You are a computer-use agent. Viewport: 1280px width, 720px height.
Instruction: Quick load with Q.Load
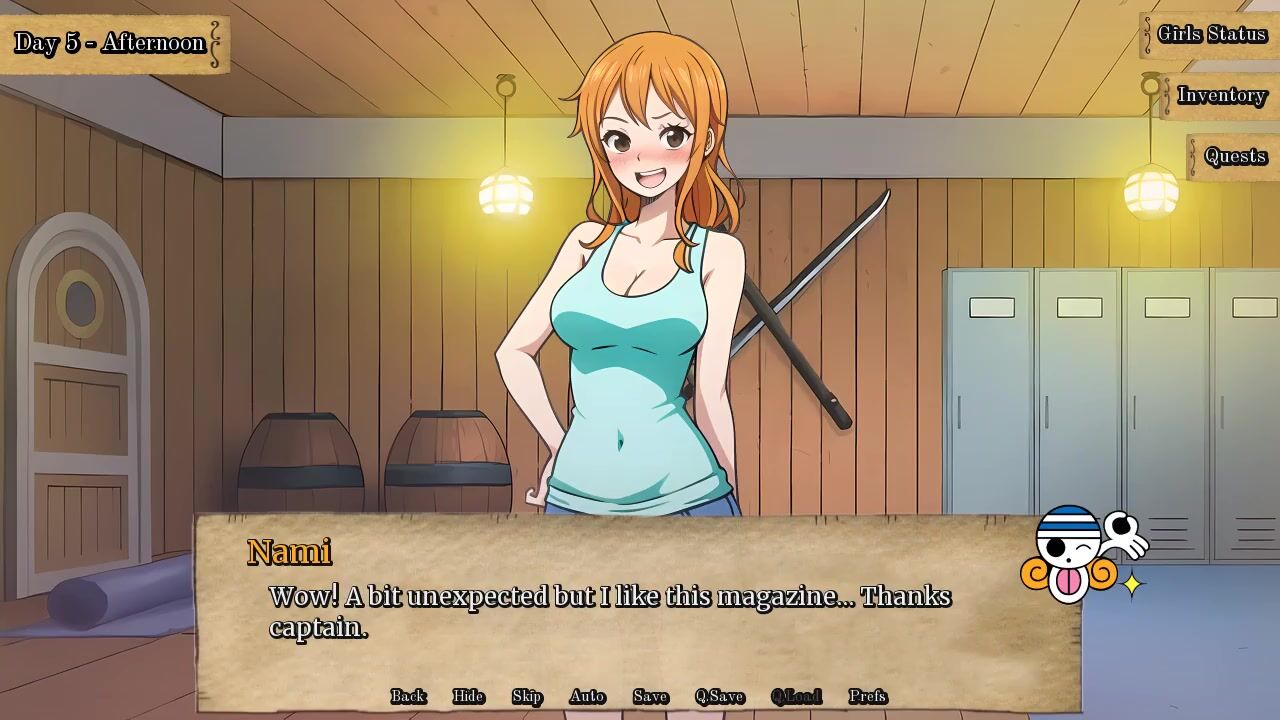[x=796, y=696]
